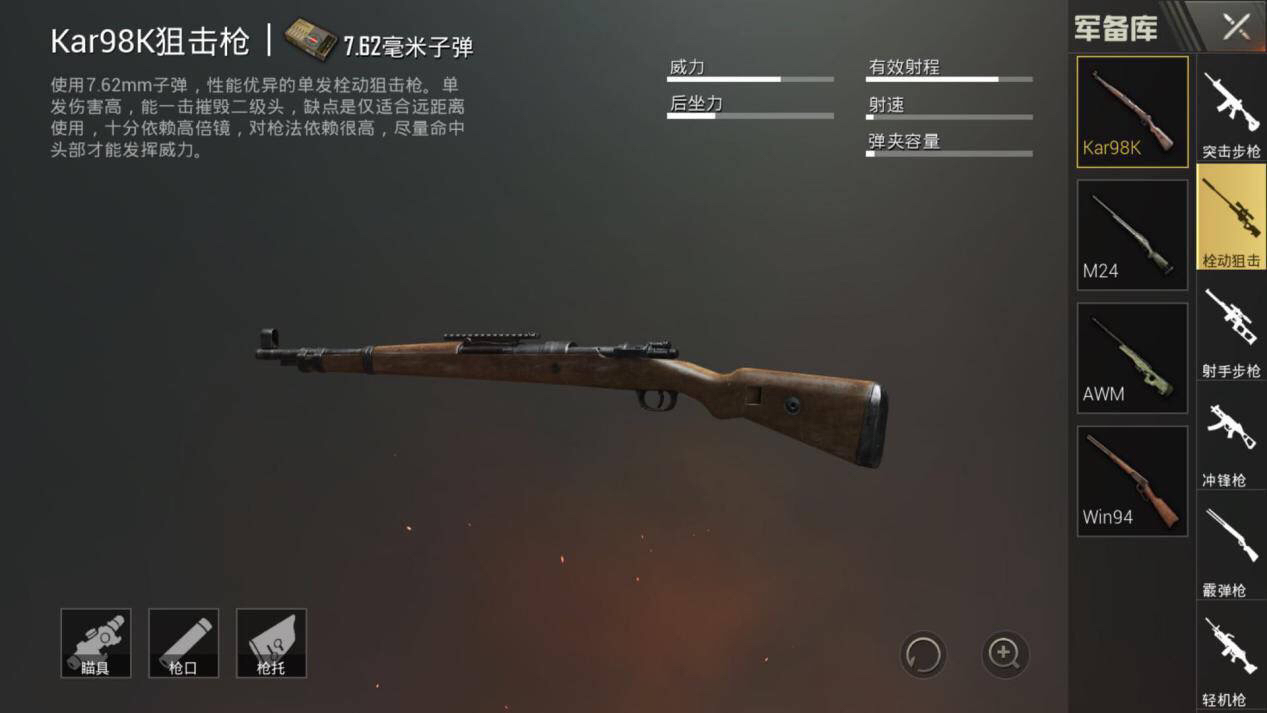Switch to the 突击步枪 assault rifle category
The height and width of the screenshot is (713, 1267).
1231,110
